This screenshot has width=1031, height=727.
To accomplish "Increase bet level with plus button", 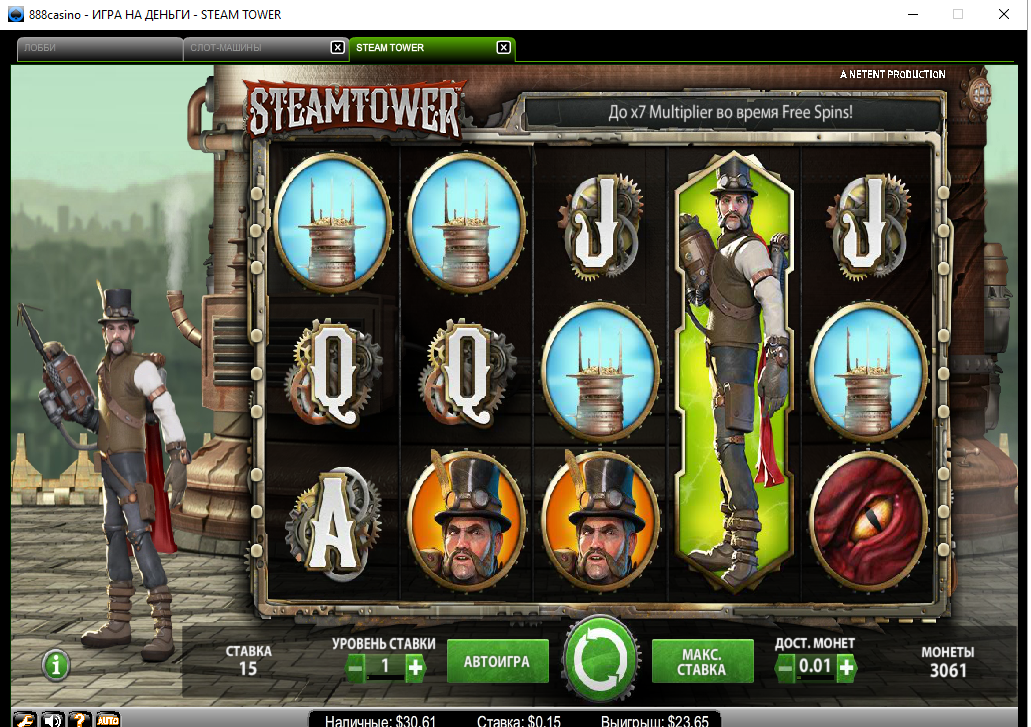I will 415,667.
